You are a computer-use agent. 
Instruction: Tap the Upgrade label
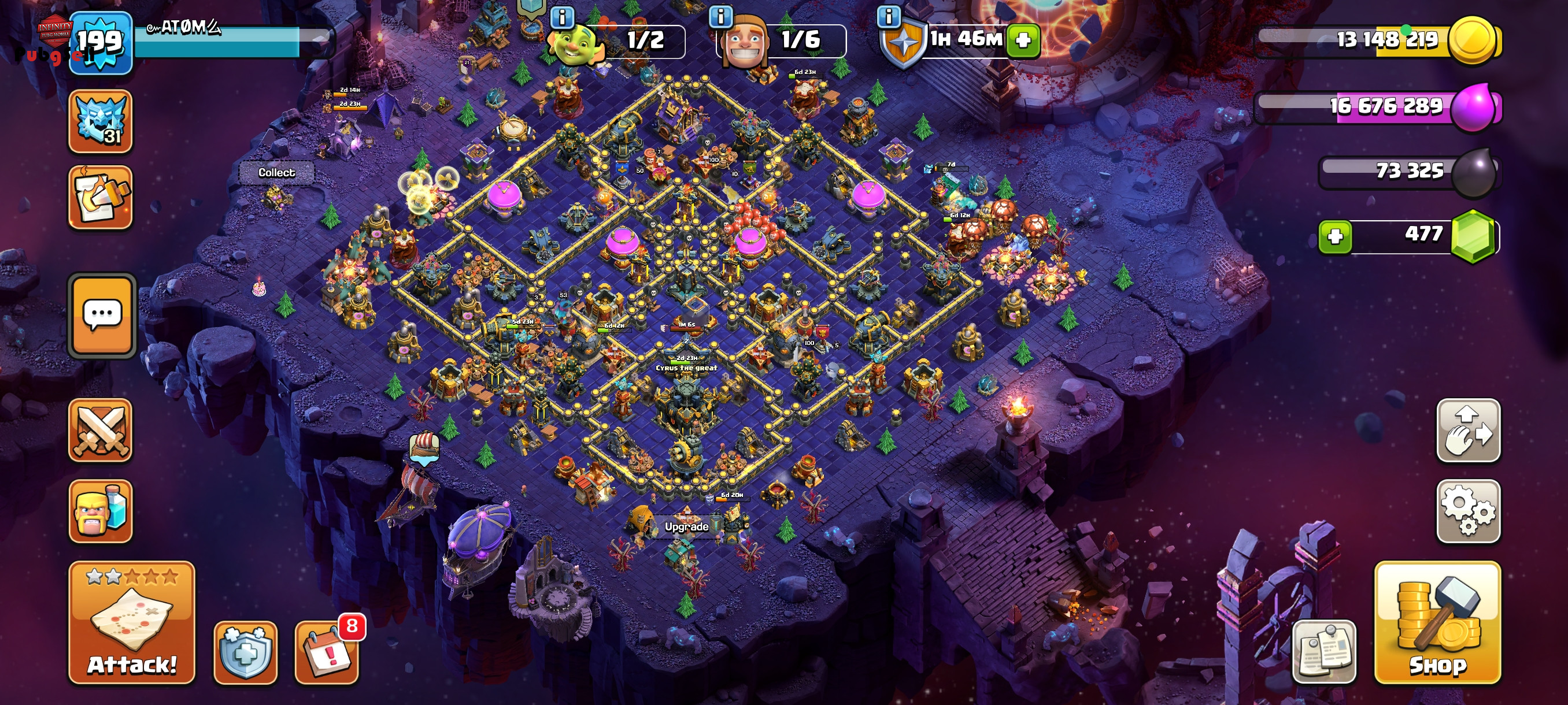click(x=686, y=527)
